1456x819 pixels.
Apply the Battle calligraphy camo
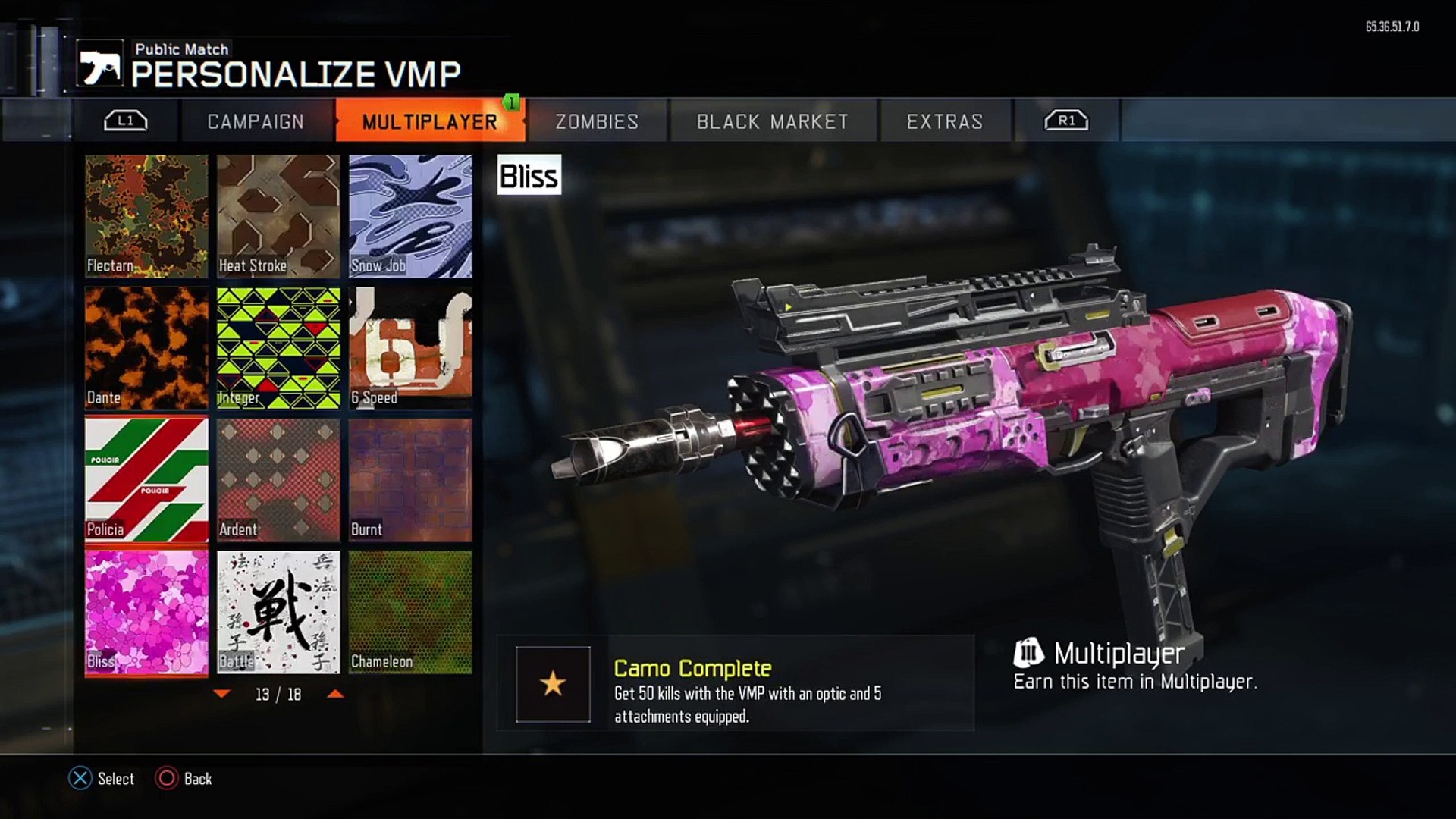tap(278, 612)
